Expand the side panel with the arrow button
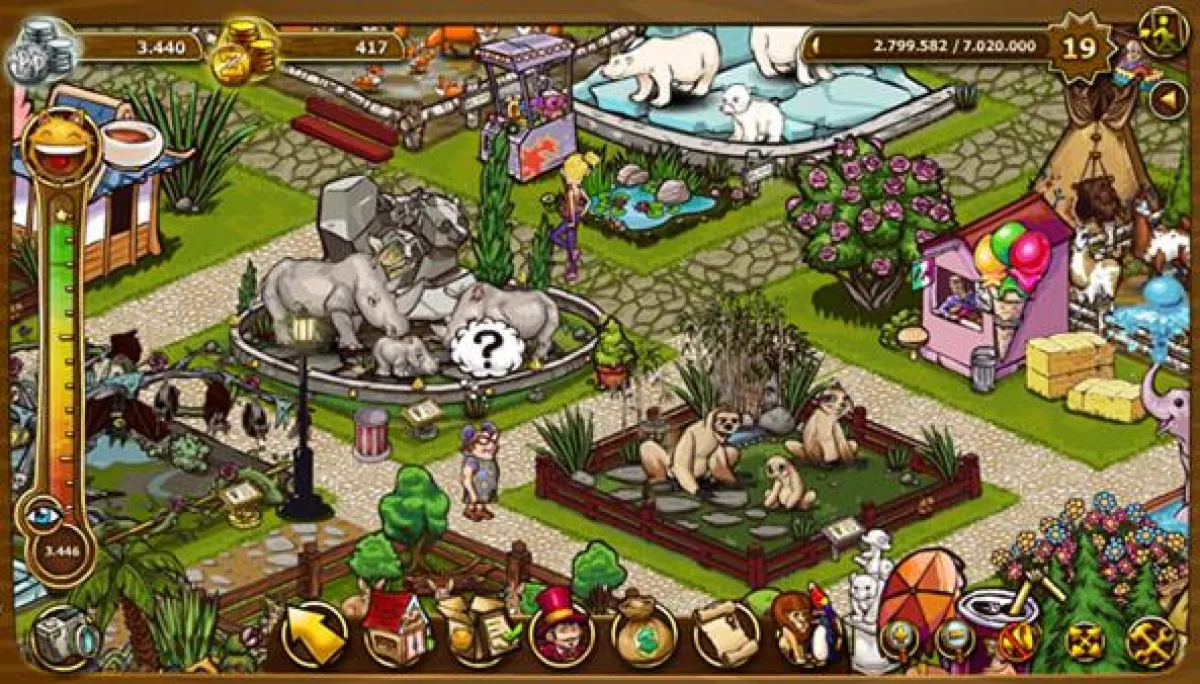This screenshot has width=1200, height=684. click(x=1166, y=100)
